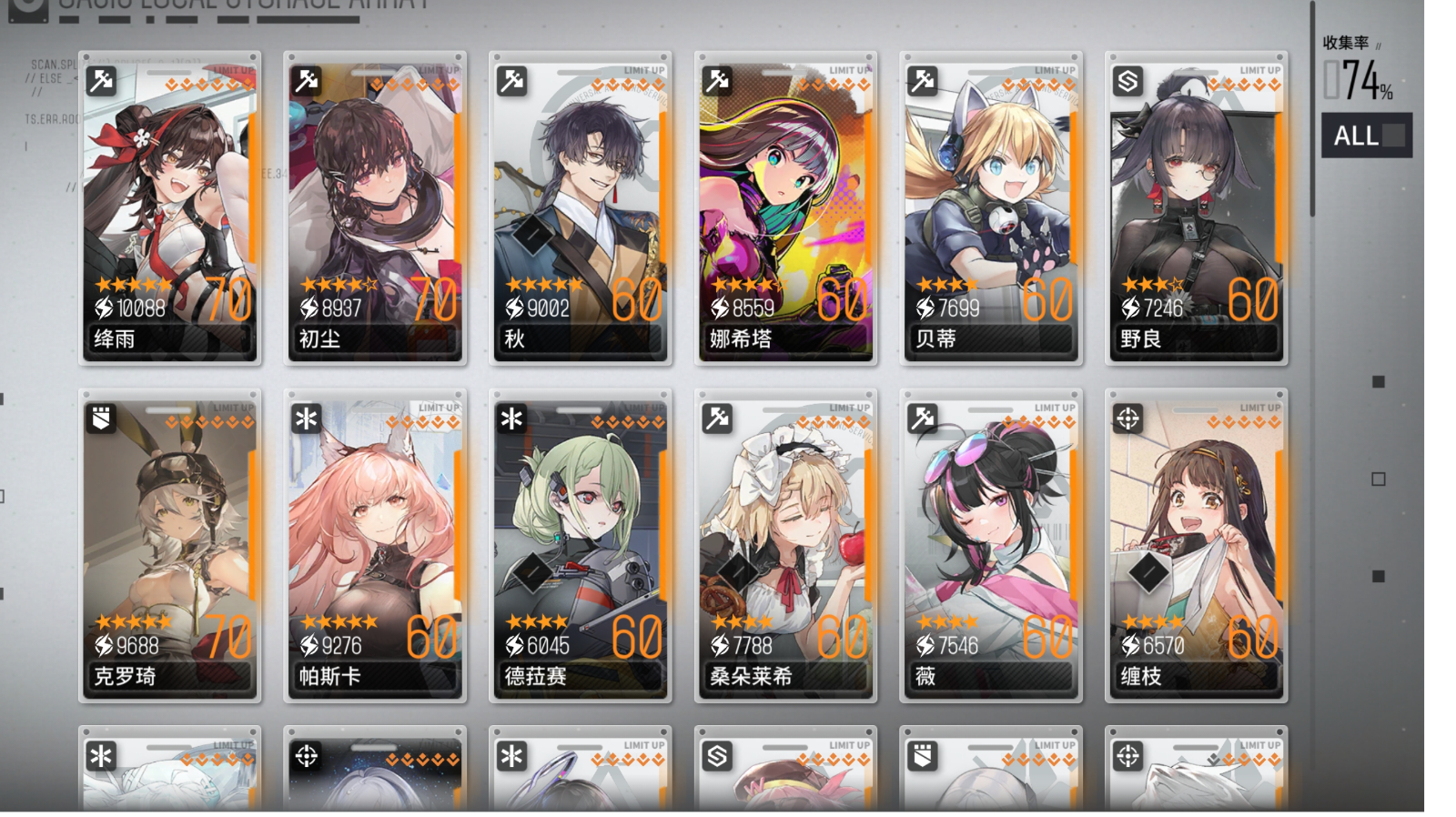Select the shield class icon on 克罗琦's card

100,419
